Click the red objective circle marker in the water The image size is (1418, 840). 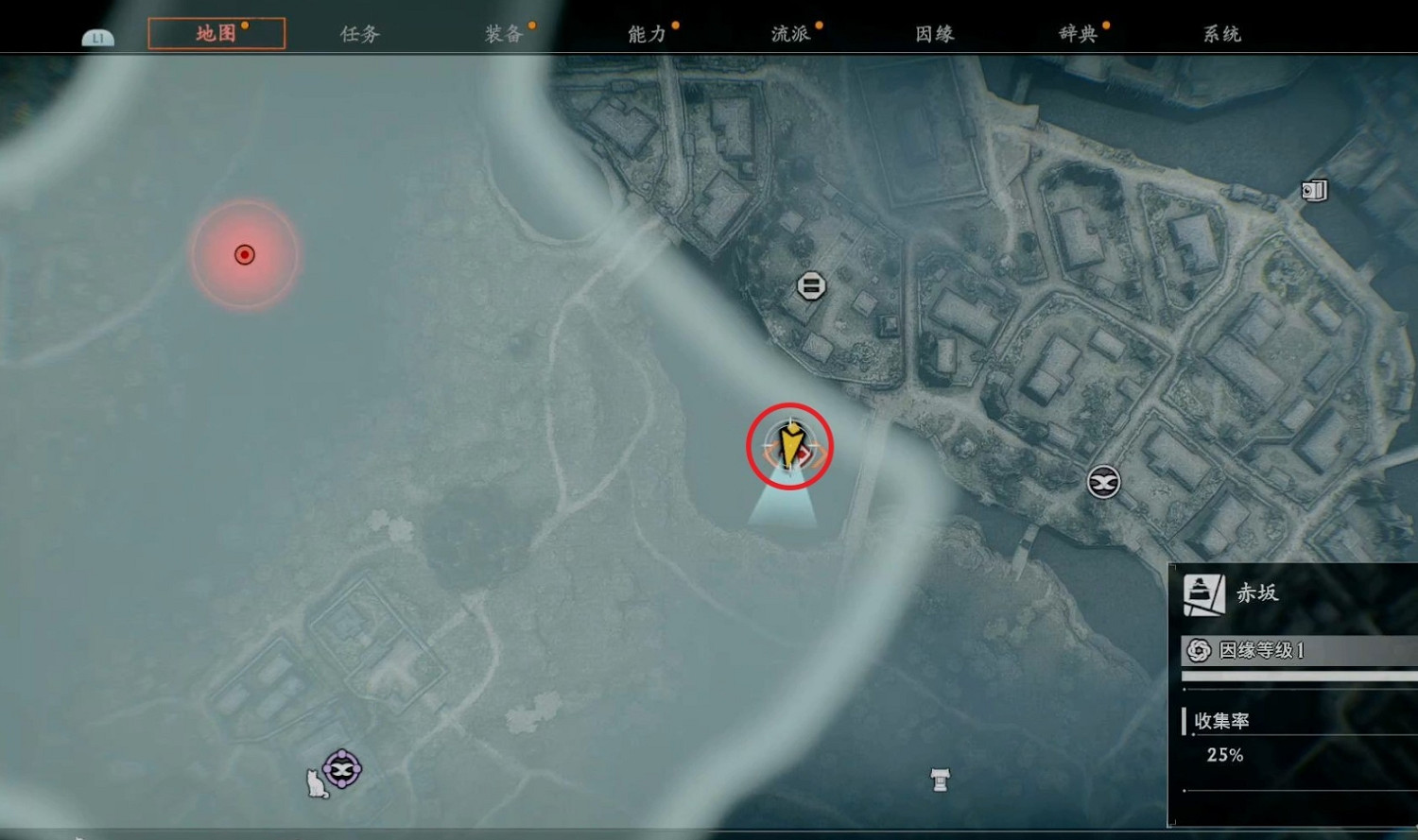click(x=245, y=253)
